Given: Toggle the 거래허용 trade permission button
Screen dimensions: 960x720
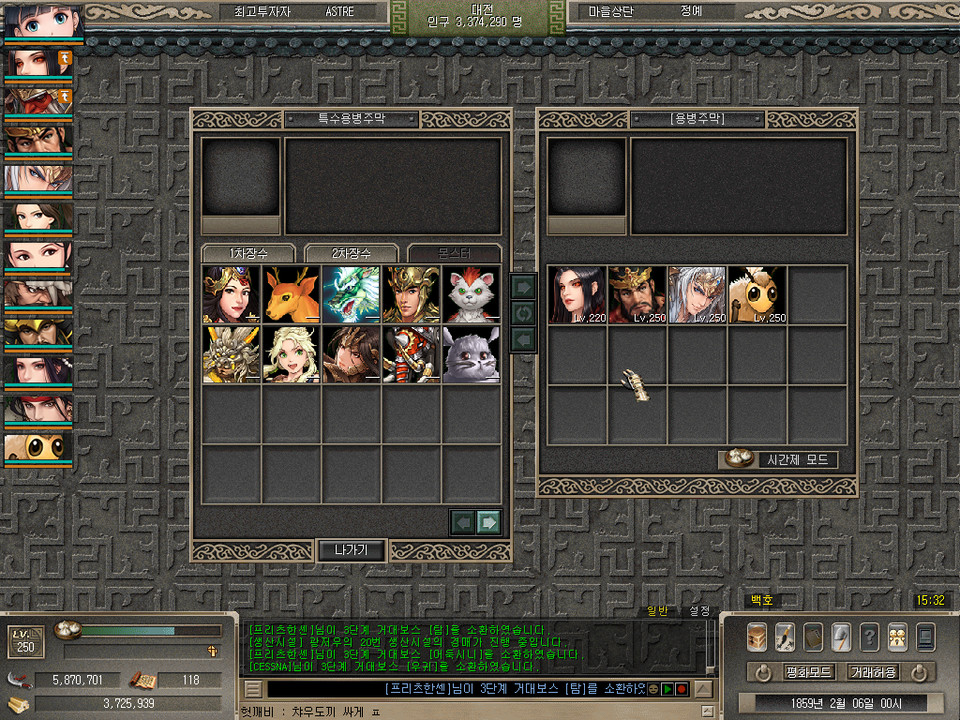Looking at the screenshot, I should pos(874,672).
